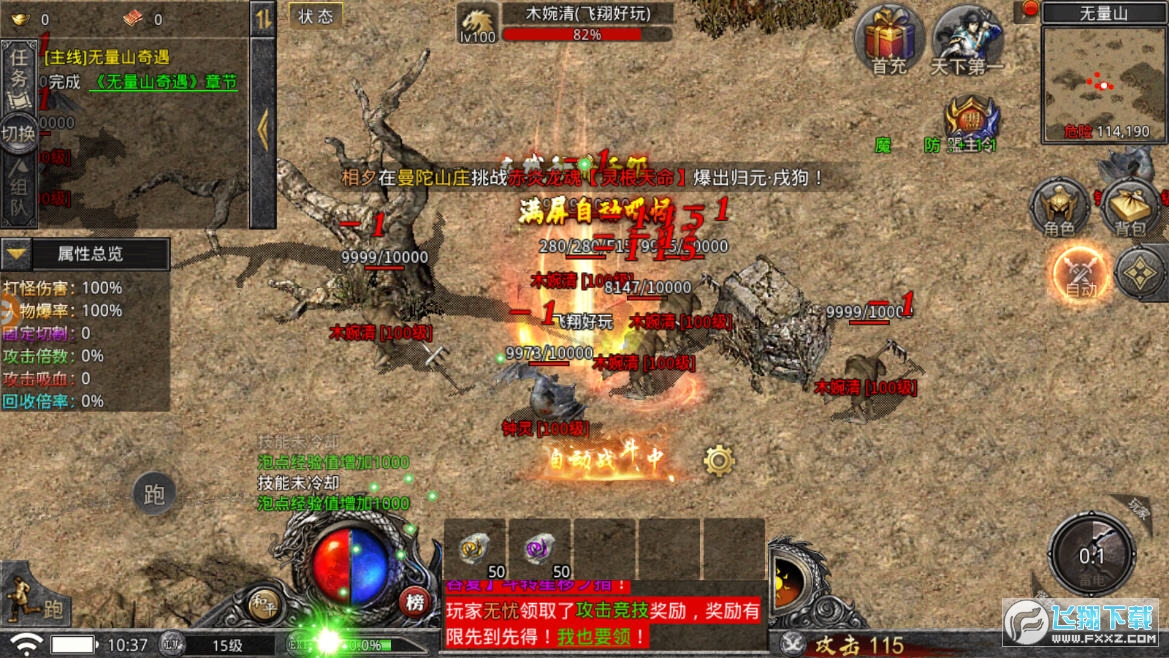Viewport: 1169px width, 658px height.
Task: Click the 无量山 minimap
Action: [1103, 82]
